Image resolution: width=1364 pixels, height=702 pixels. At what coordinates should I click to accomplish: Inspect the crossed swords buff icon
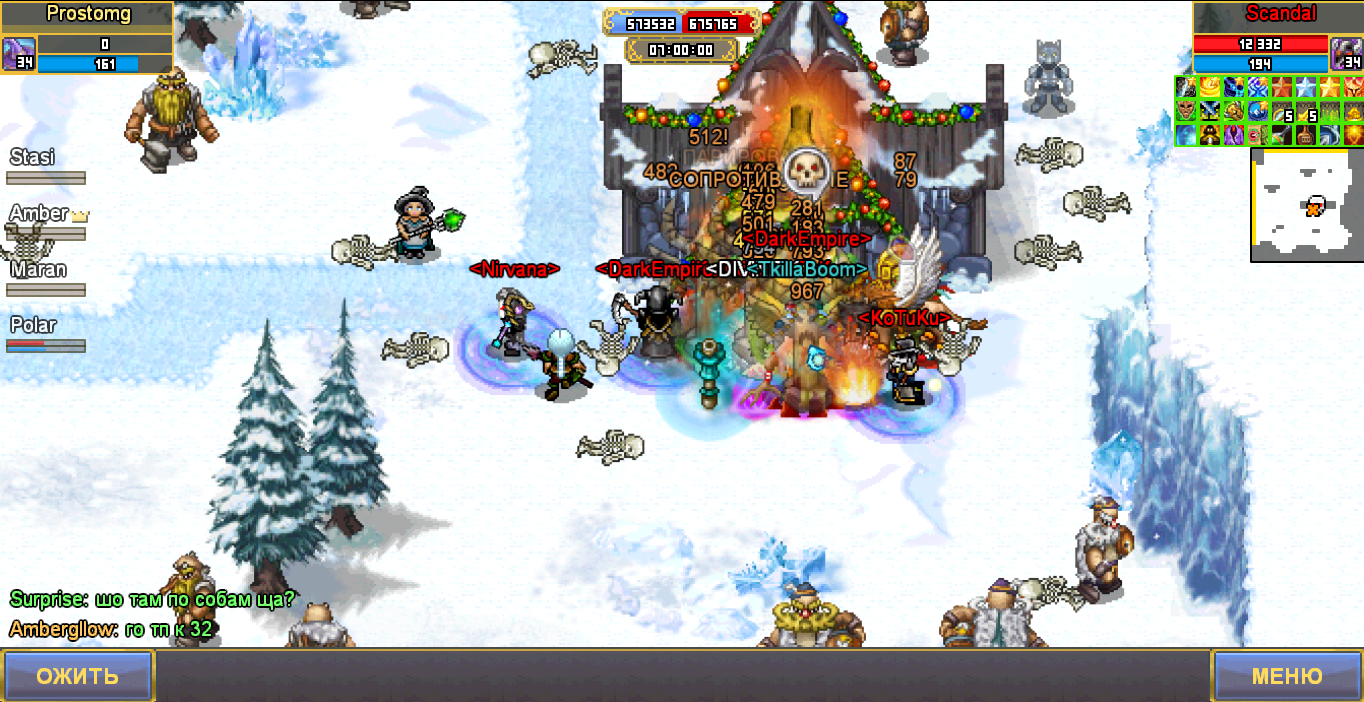tap(1210, 111)
